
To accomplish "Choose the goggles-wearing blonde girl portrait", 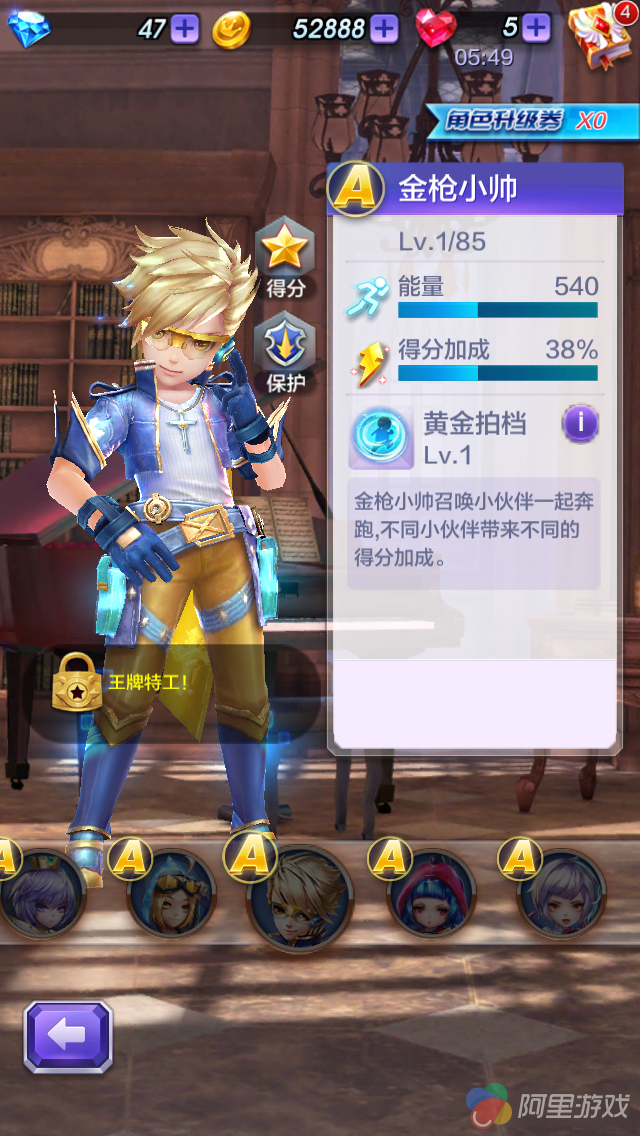I will point(171,893).
